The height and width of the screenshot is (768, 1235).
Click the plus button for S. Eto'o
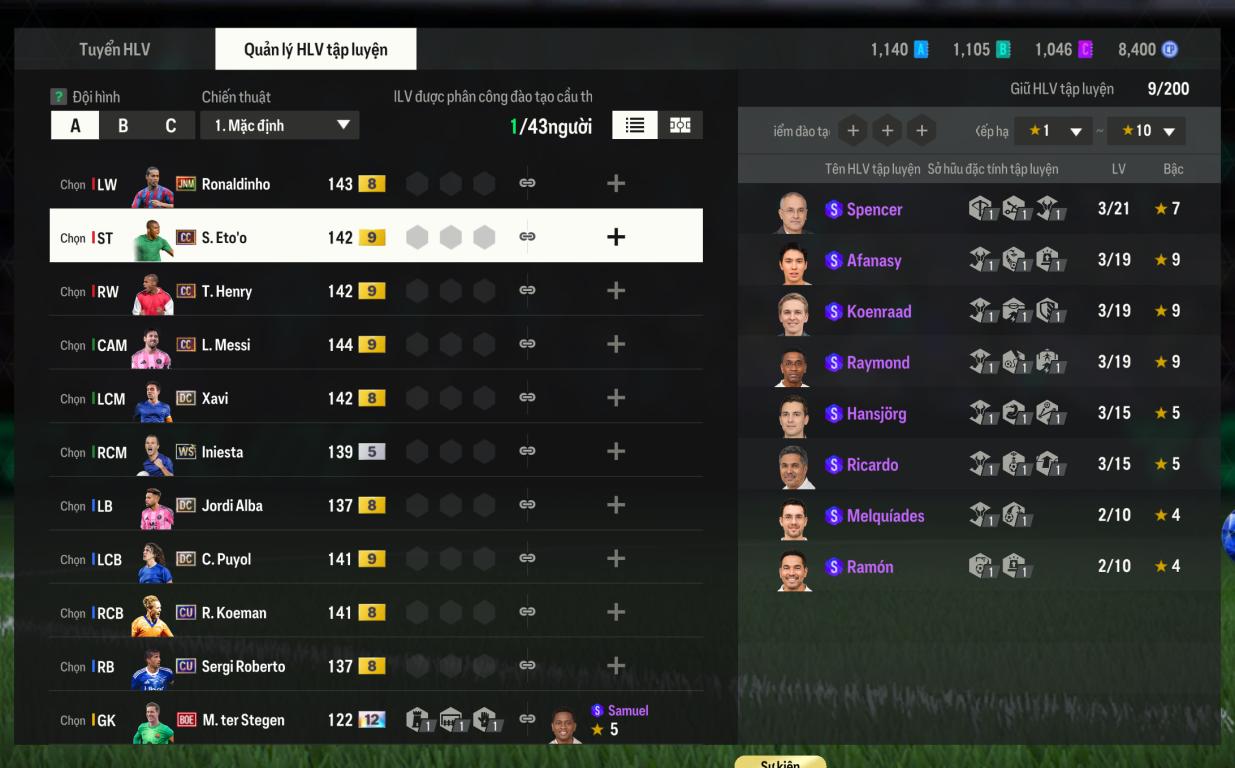616,237
